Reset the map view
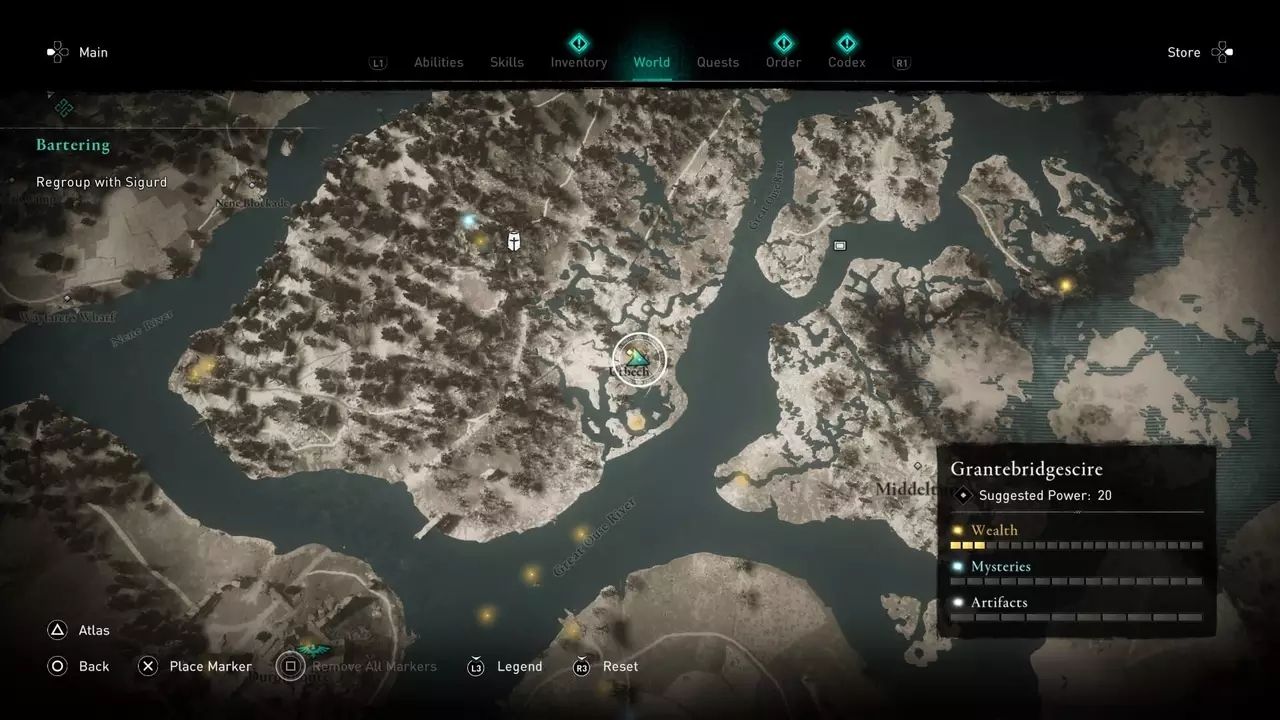The image size is (1280, 720). pos(606,666)
